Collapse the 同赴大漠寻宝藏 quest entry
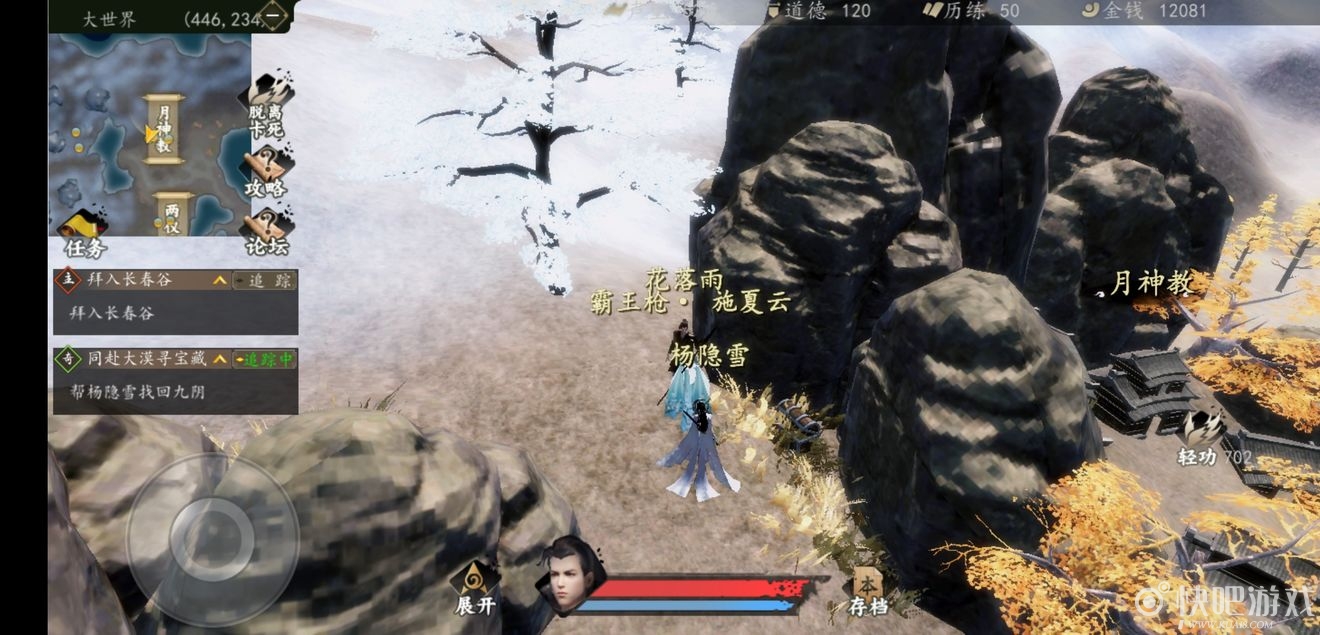This screenshot has height=635, width=1320. 219,359
